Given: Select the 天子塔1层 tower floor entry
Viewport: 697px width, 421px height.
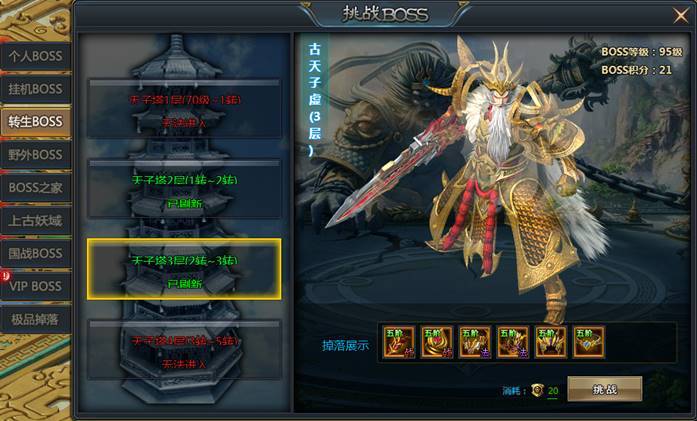Looking at the screenshot, I should click(184, 109).
